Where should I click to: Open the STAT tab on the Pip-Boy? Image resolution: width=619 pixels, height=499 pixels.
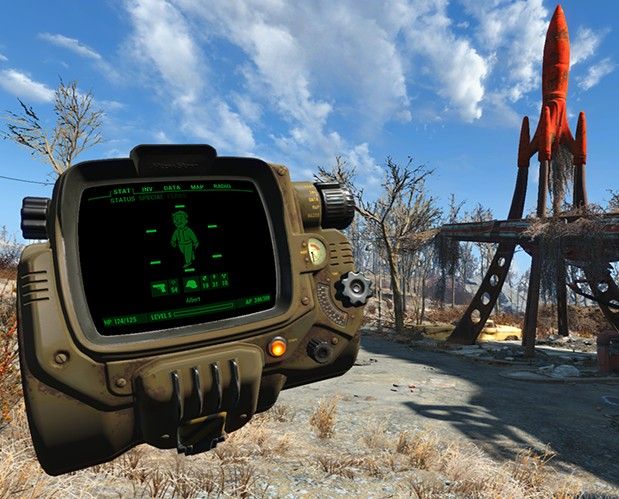[x=122, y=191]
